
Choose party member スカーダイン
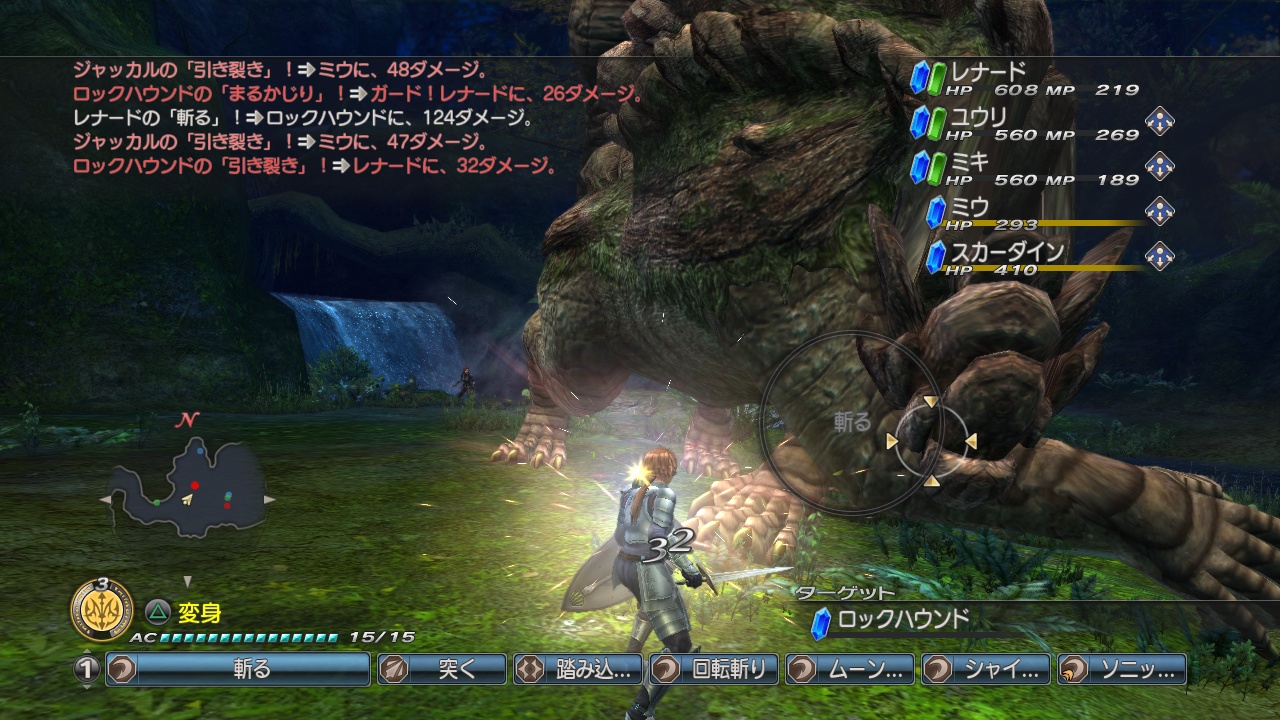coord(1030,257)
